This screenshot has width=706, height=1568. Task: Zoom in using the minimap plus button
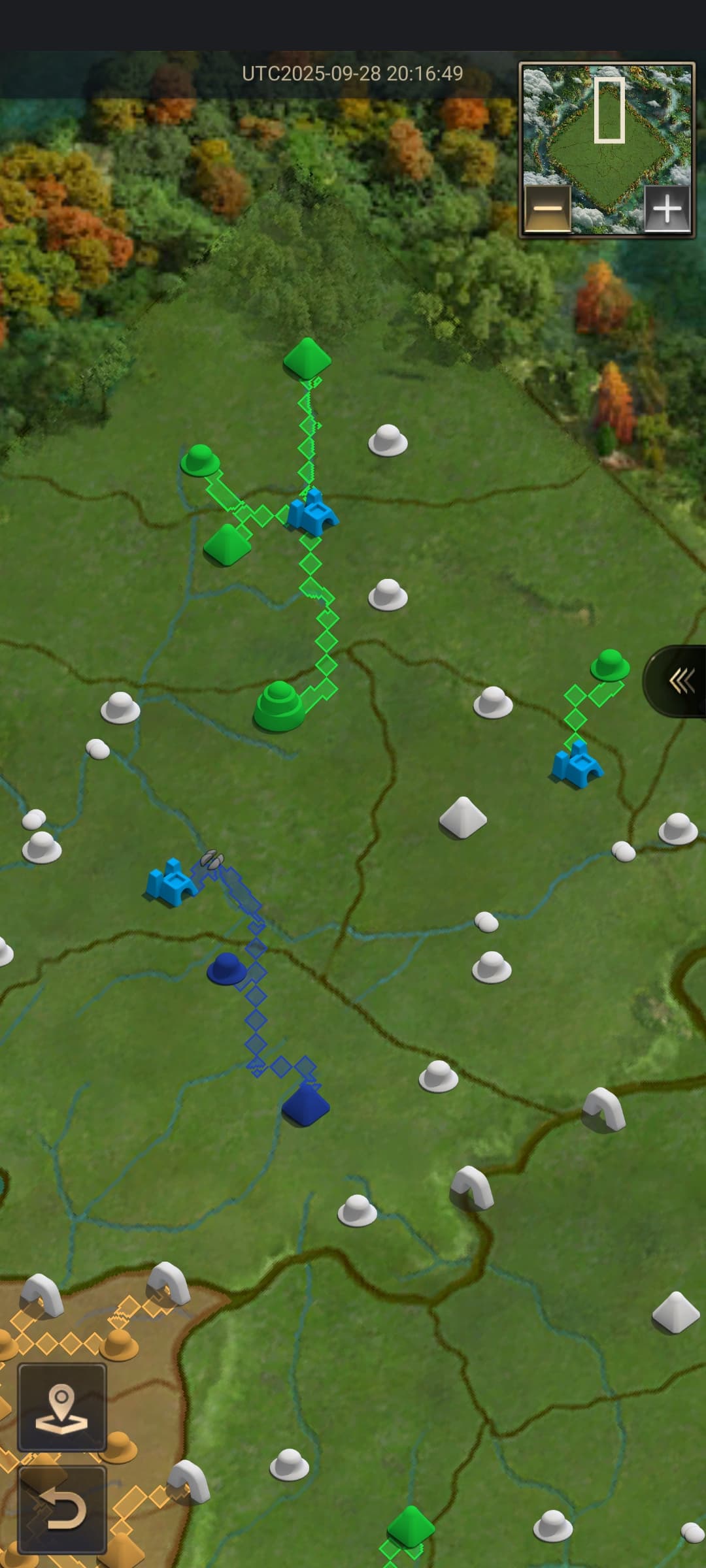[667, 209]
